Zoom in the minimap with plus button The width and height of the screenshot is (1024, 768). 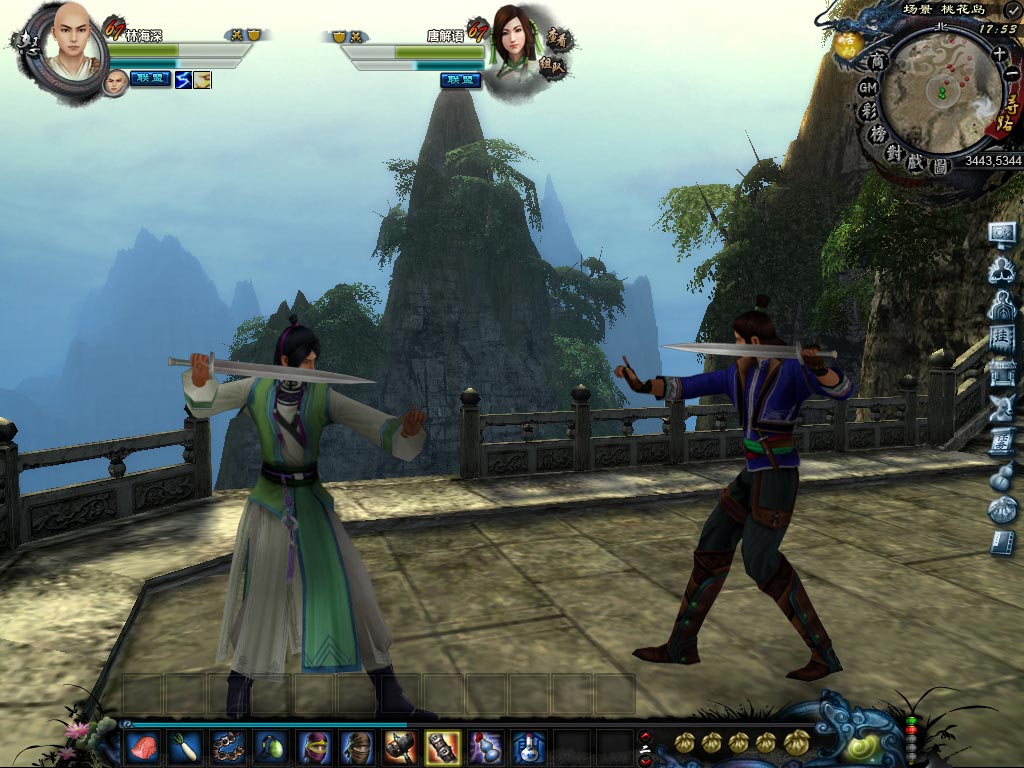coord(999,54)
